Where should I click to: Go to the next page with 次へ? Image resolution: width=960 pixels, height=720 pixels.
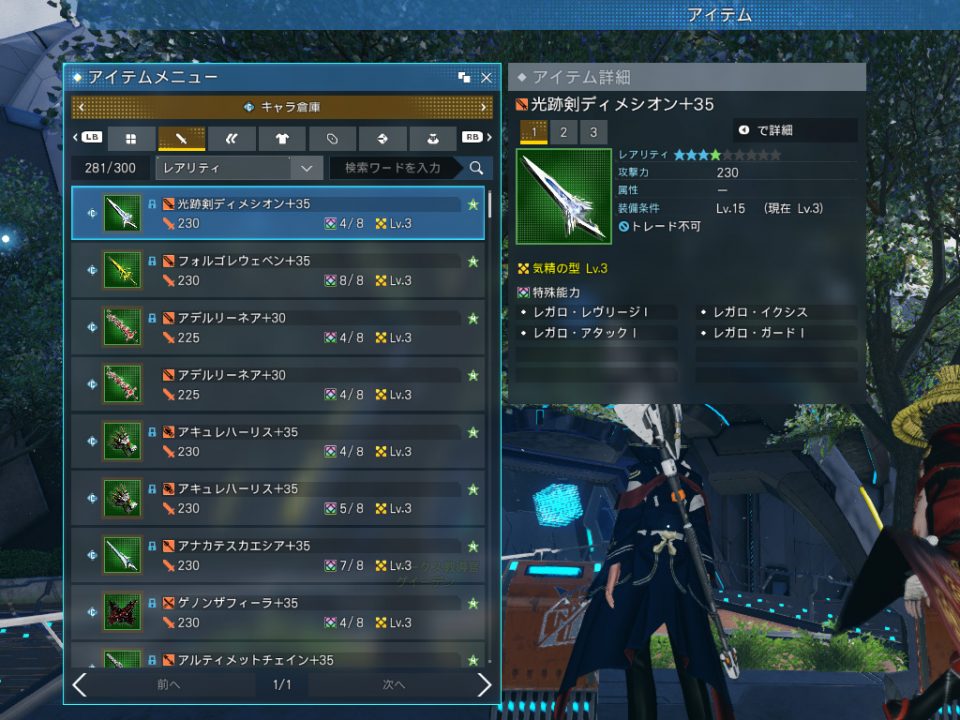(x=394, y=685)
